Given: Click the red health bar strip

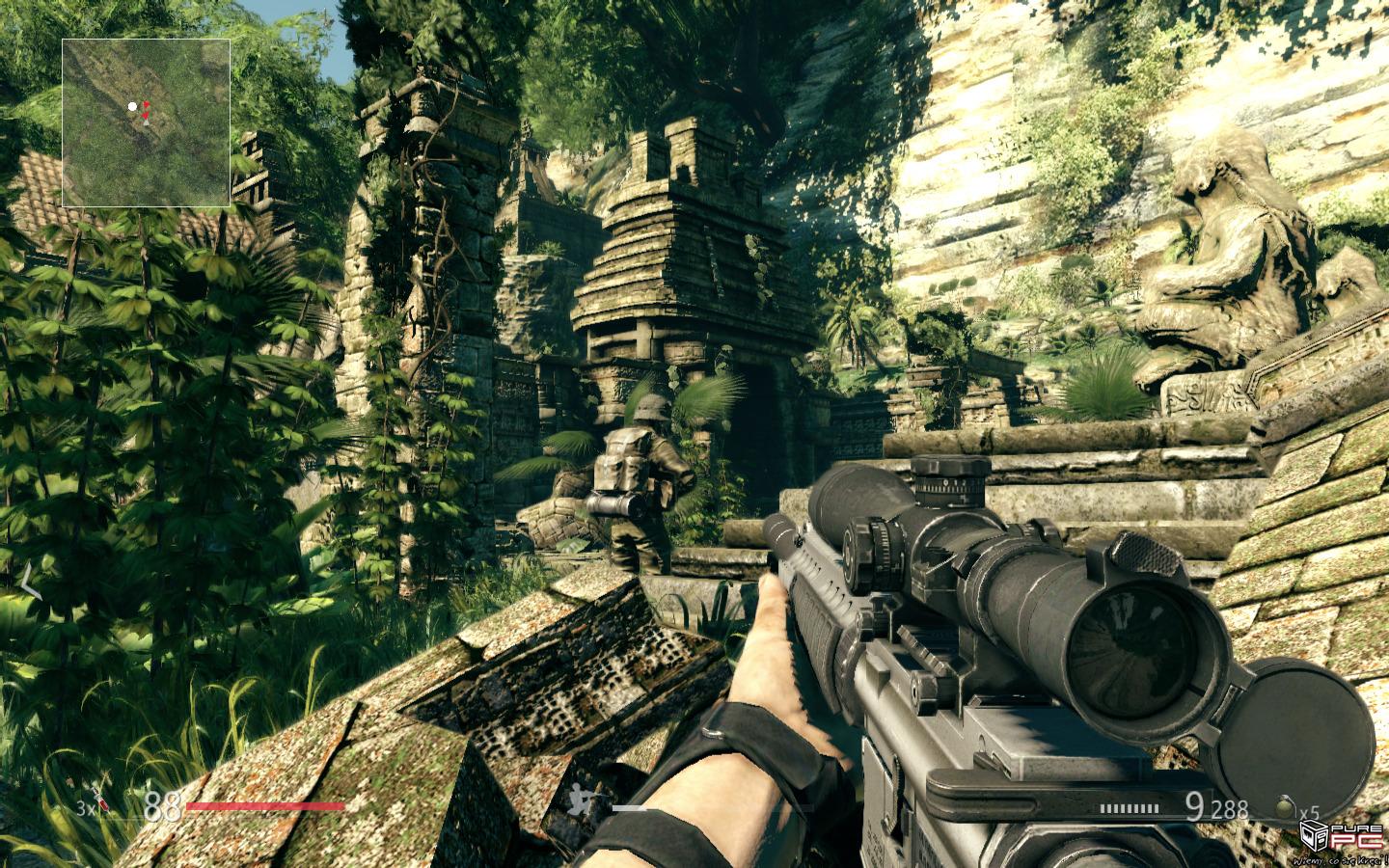Looking at the screenshot, I should pyautogui.click(x=265, y=805).
